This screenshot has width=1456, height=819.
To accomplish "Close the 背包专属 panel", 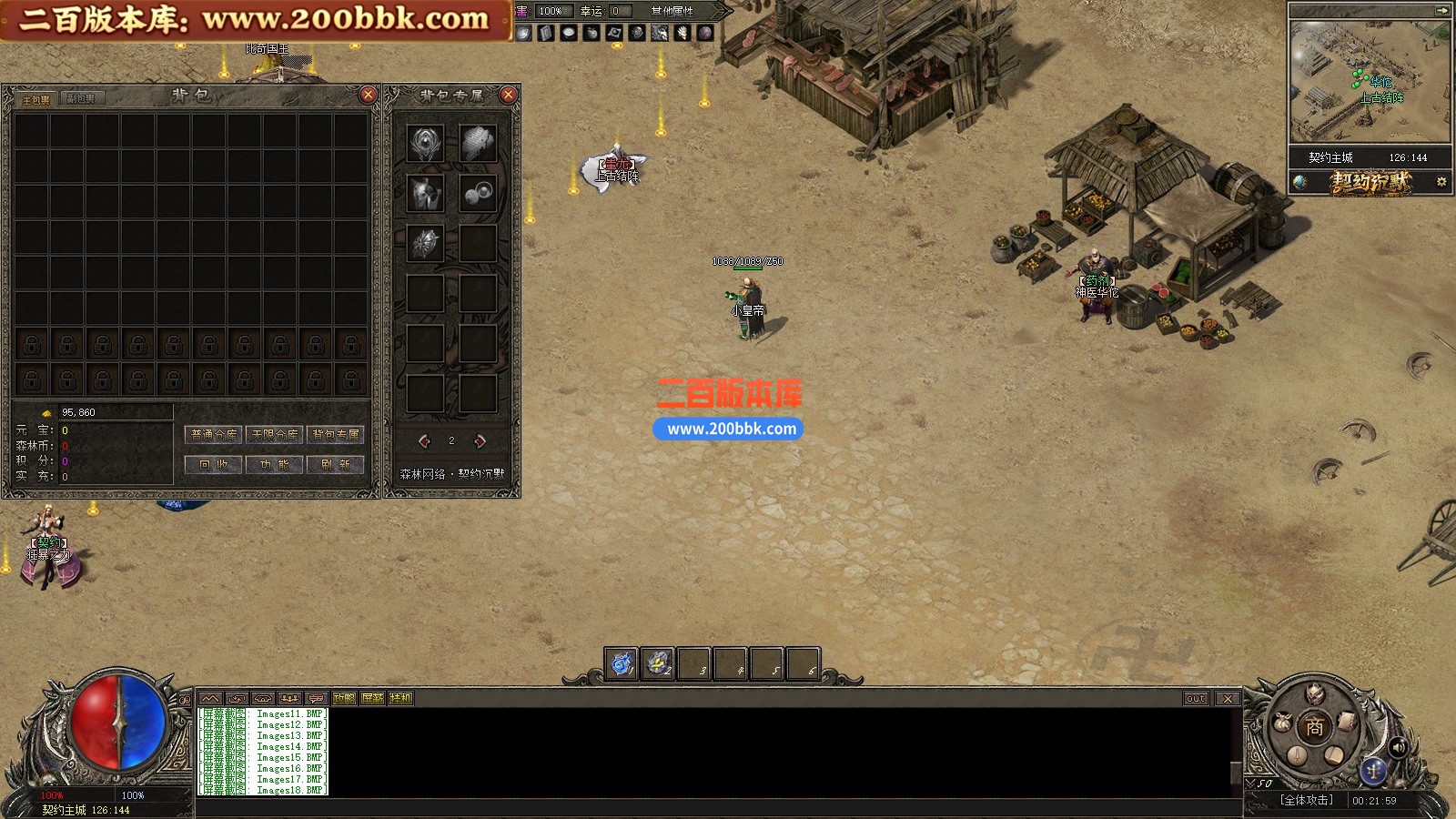I will (x=509, y=95).
